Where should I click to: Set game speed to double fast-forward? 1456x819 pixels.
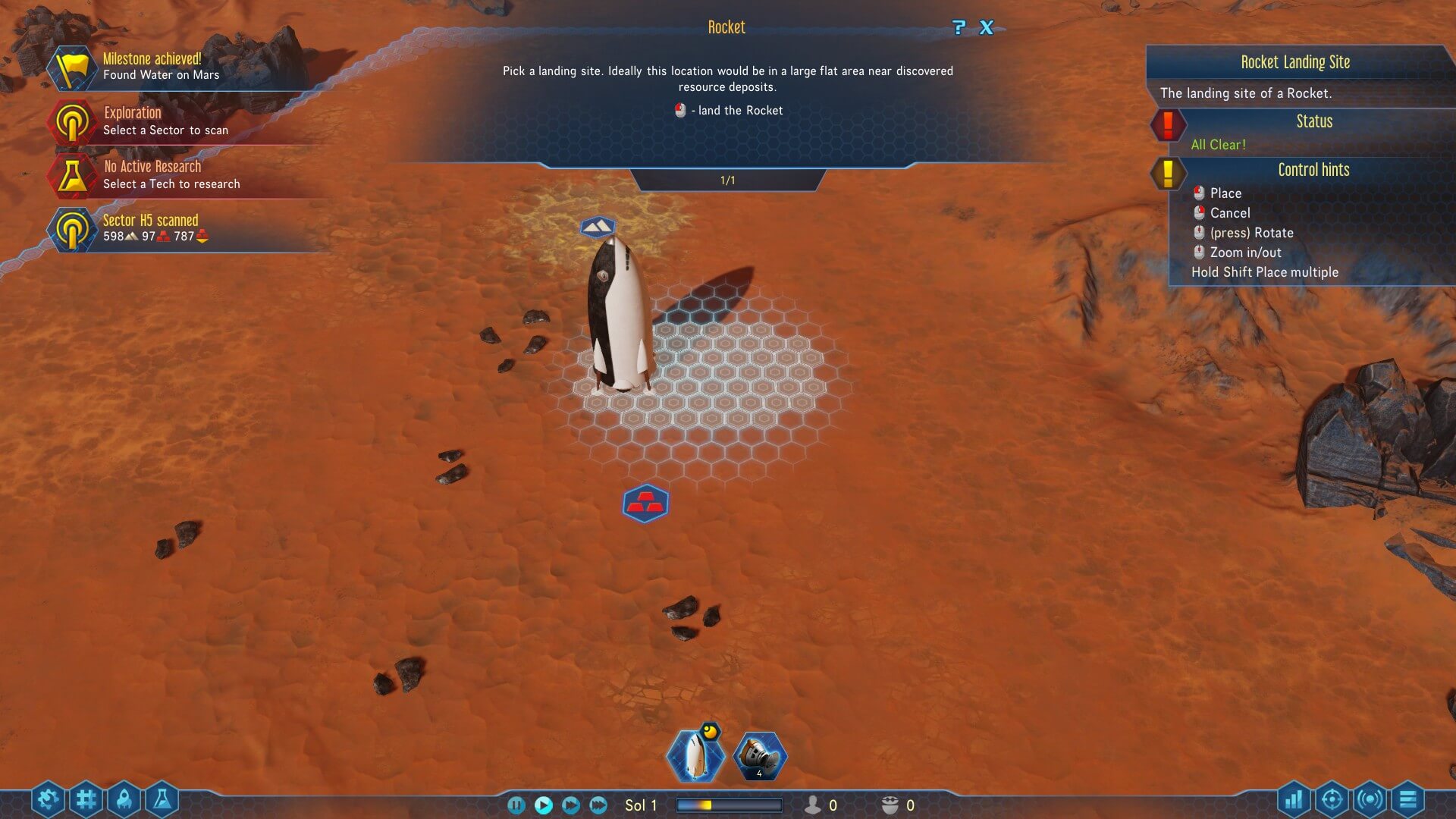[571, 805]
